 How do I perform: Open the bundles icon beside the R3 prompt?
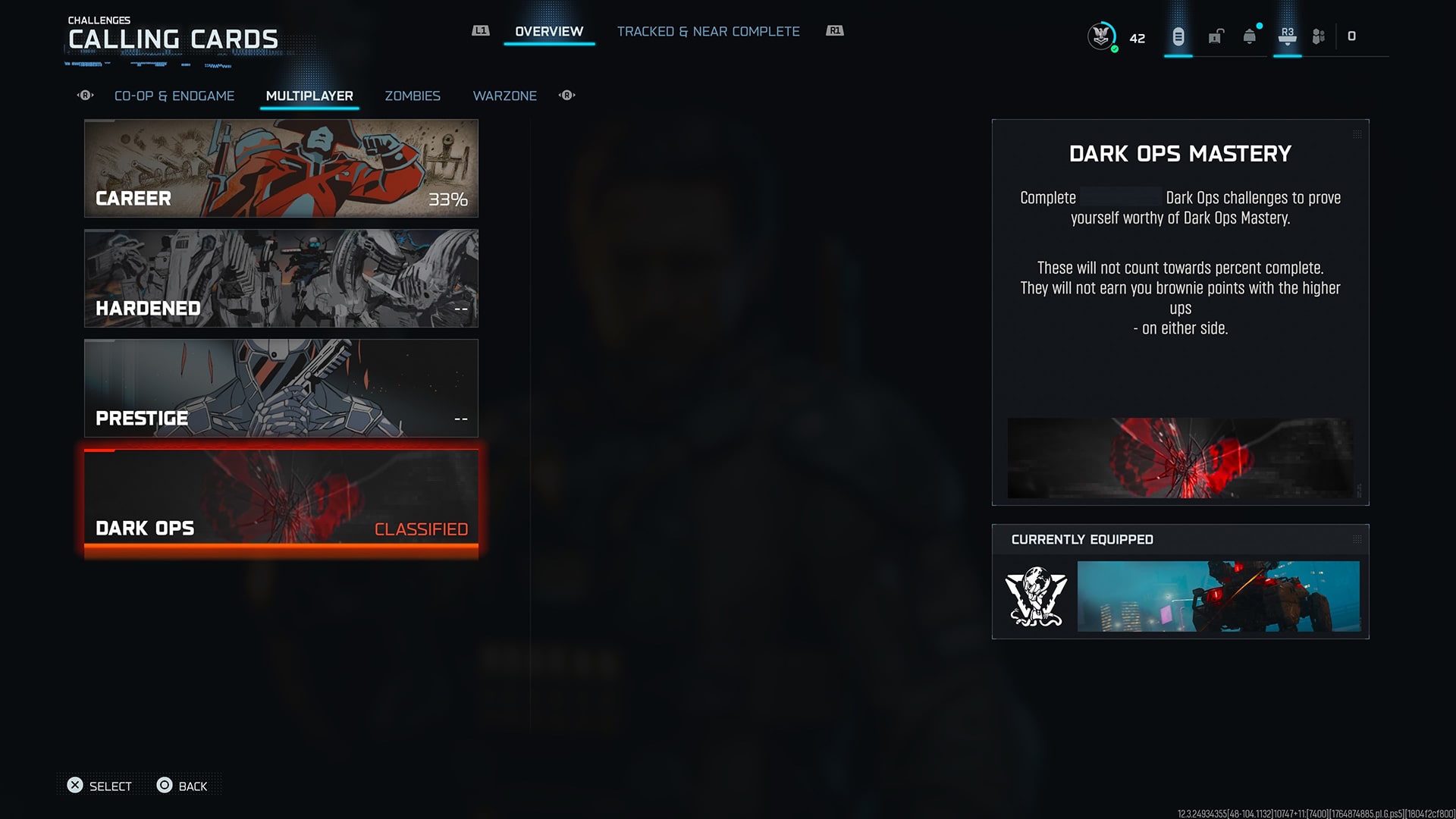(1318, 36)
